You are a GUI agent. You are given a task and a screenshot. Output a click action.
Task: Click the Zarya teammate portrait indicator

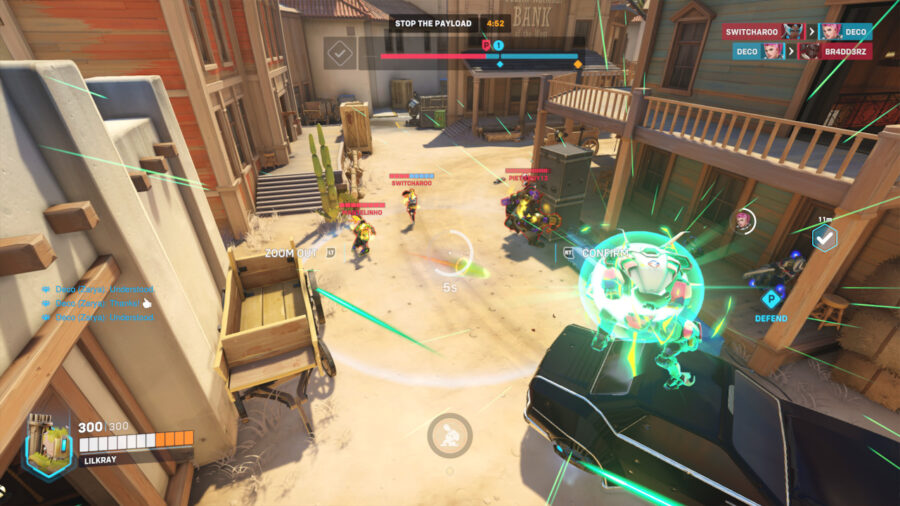pyautogui.click(x=743, y=220)
